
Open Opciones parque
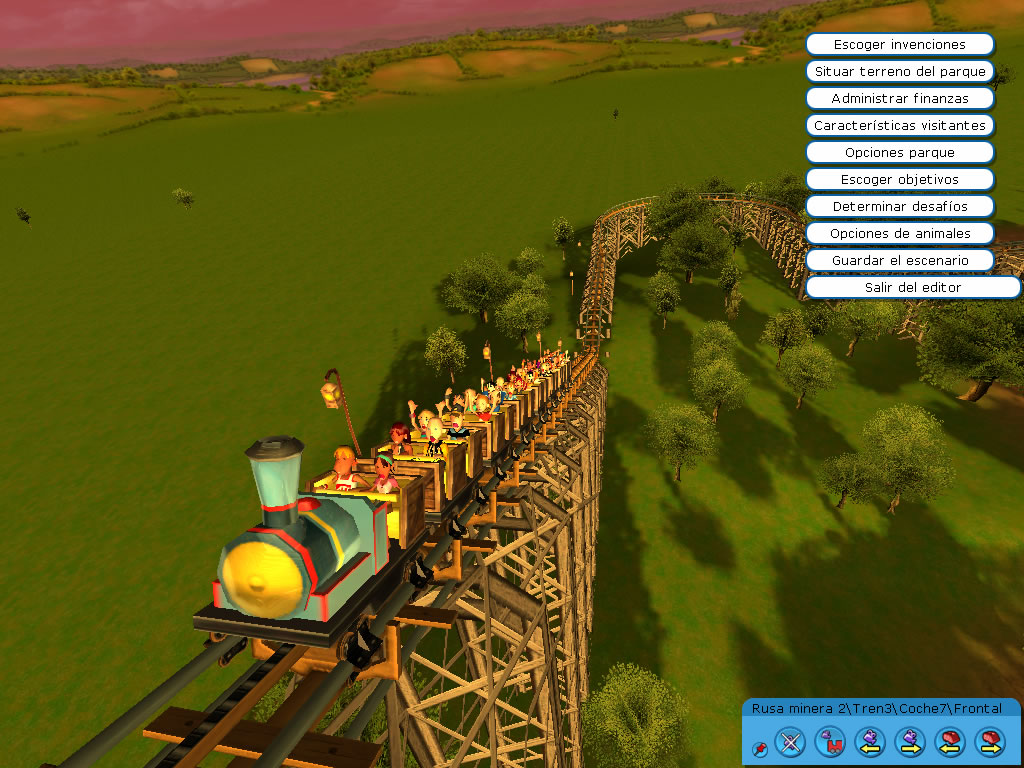899,152
